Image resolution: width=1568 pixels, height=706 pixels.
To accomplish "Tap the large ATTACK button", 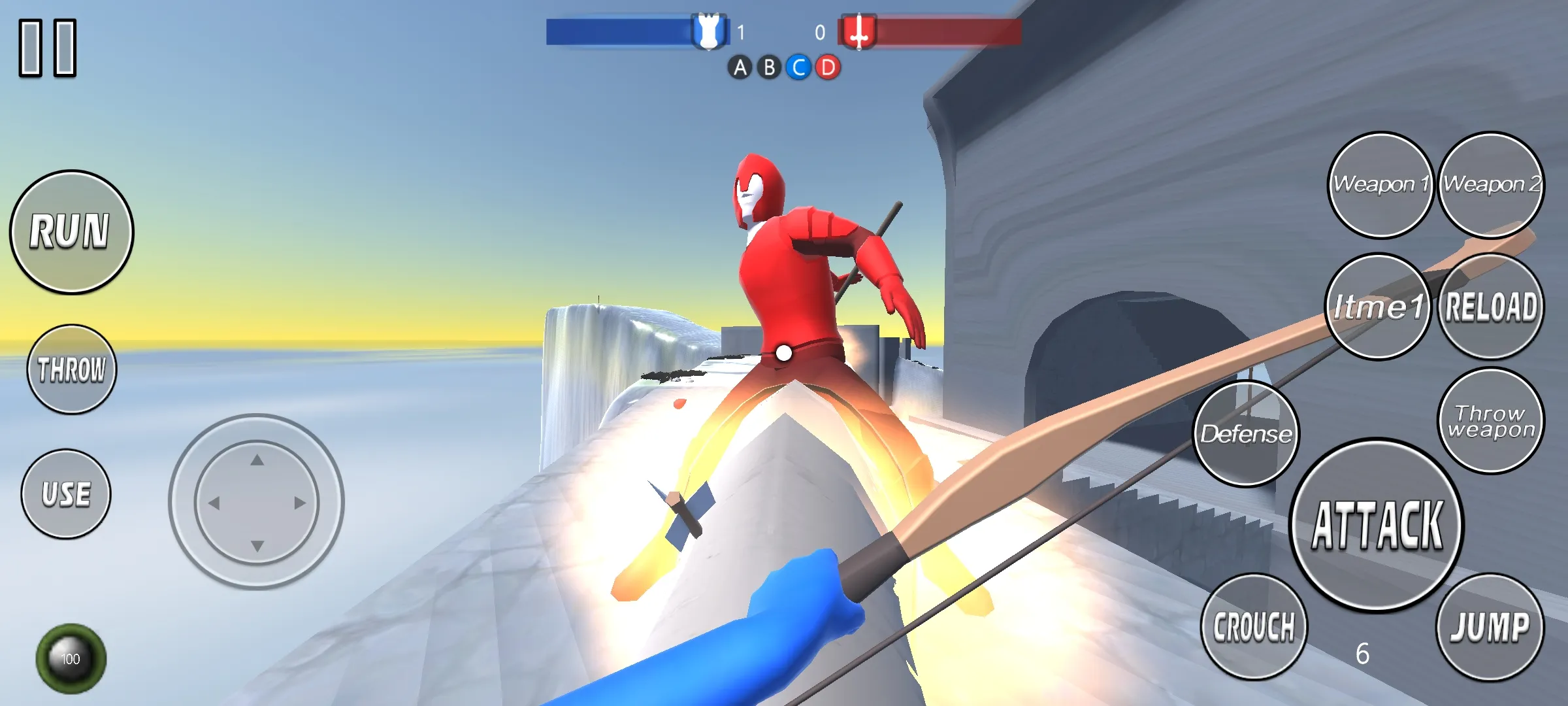I will (x=1377, y=525).
